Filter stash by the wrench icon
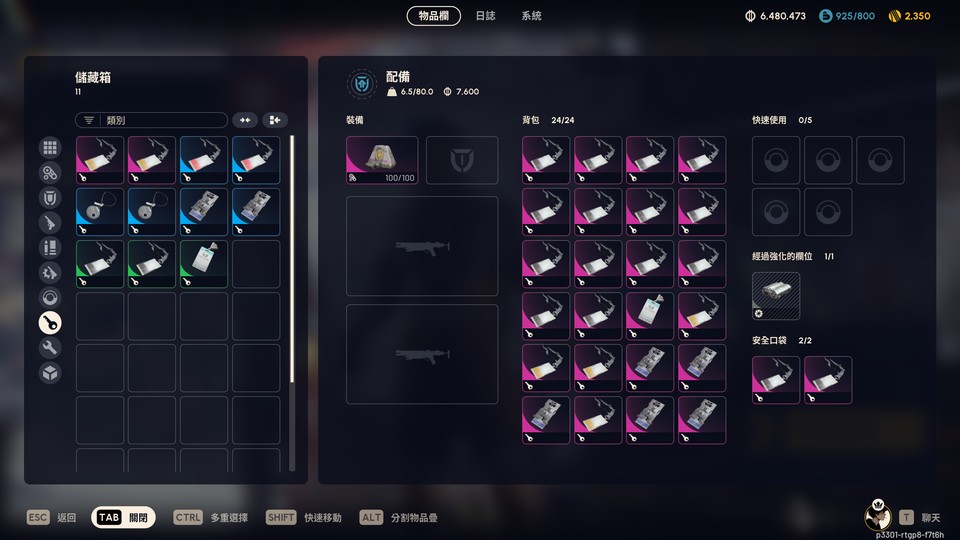The image size is (960, 540). click(50, 347)
